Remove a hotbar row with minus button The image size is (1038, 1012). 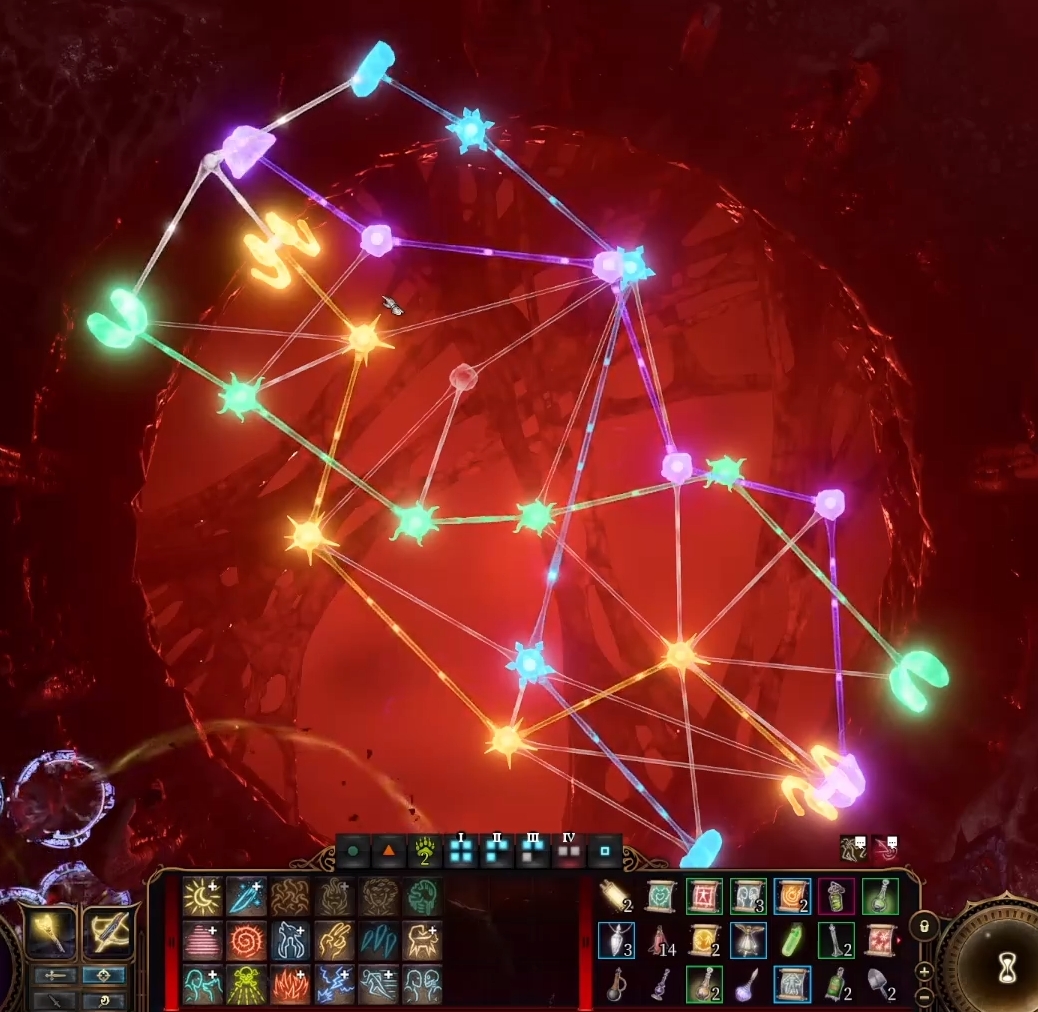923,996
